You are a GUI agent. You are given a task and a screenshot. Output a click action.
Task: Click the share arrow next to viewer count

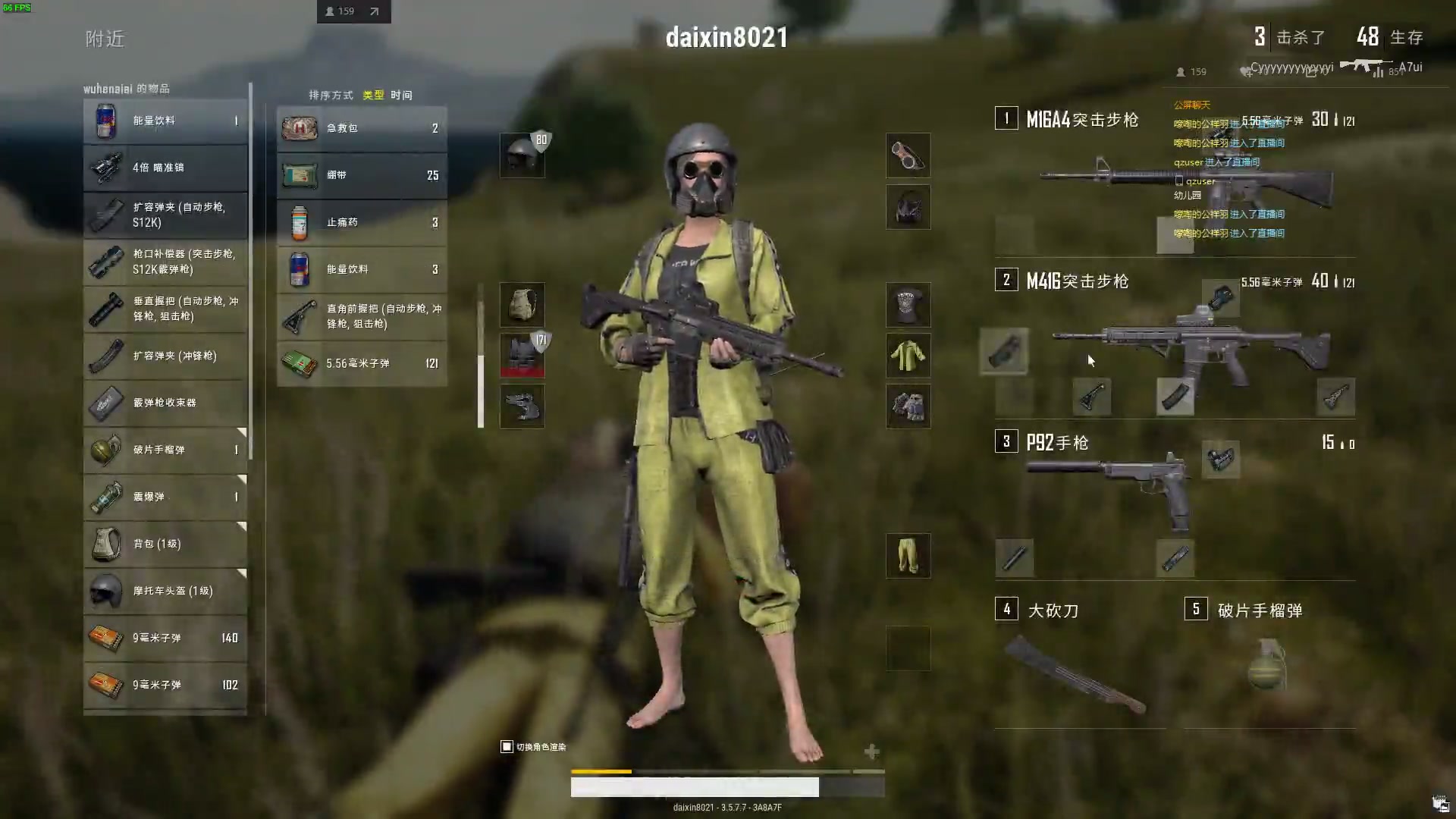[x=373, y=11]
